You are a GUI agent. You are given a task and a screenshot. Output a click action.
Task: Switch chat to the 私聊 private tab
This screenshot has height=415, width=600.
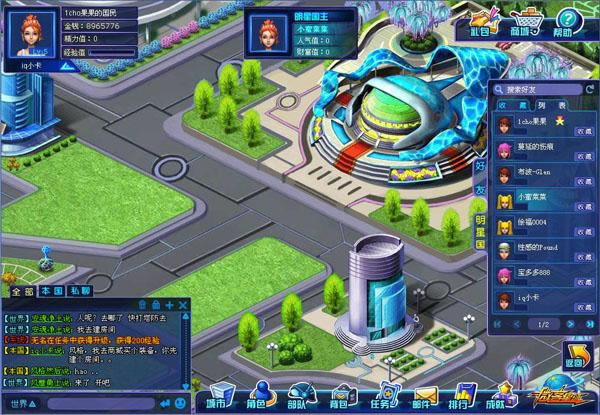tap(79, 291)
